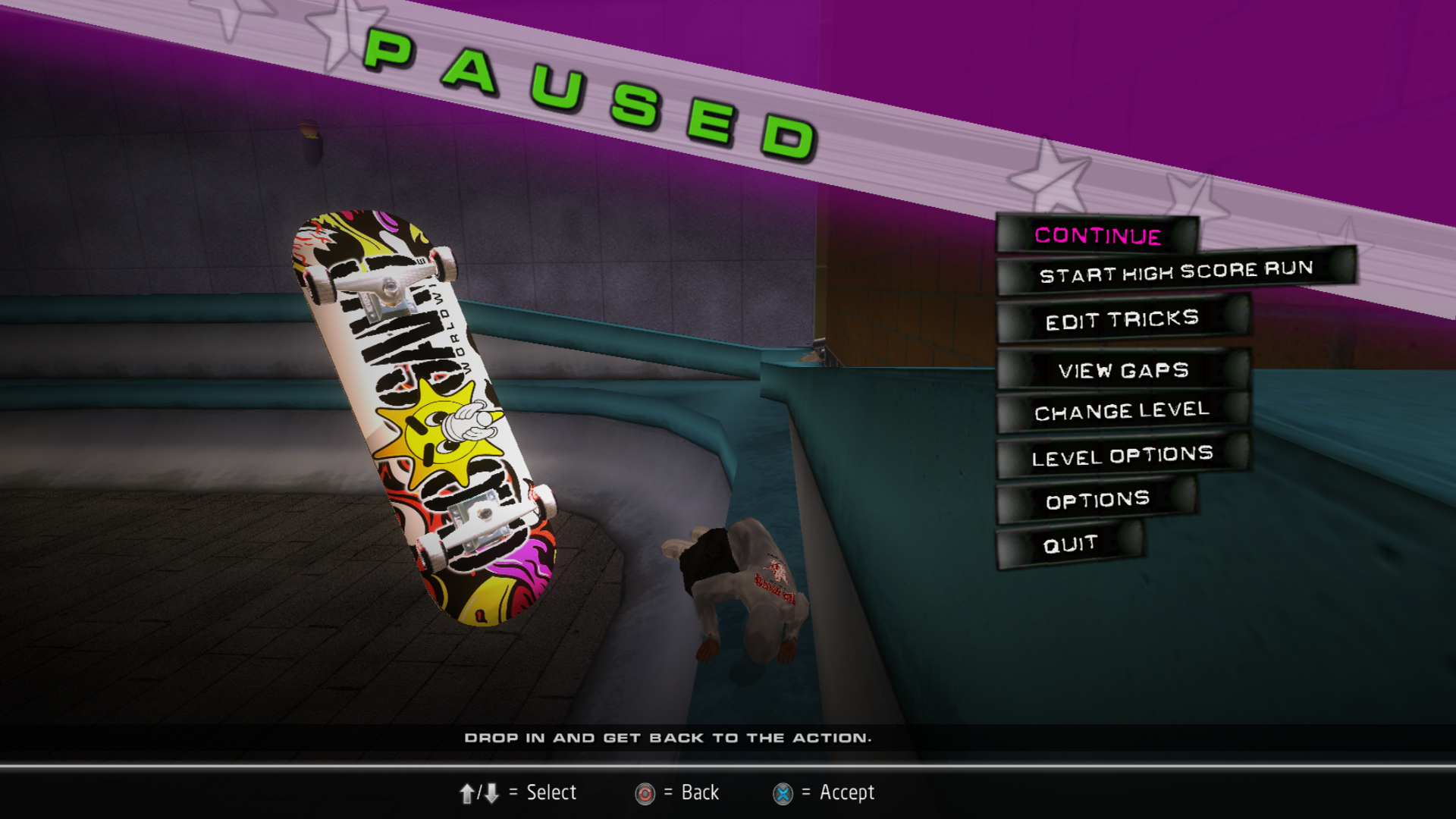The image size is (1456, 819).
Task: Click Quit in the pause menu
Action: click(x=1070, y=544)
